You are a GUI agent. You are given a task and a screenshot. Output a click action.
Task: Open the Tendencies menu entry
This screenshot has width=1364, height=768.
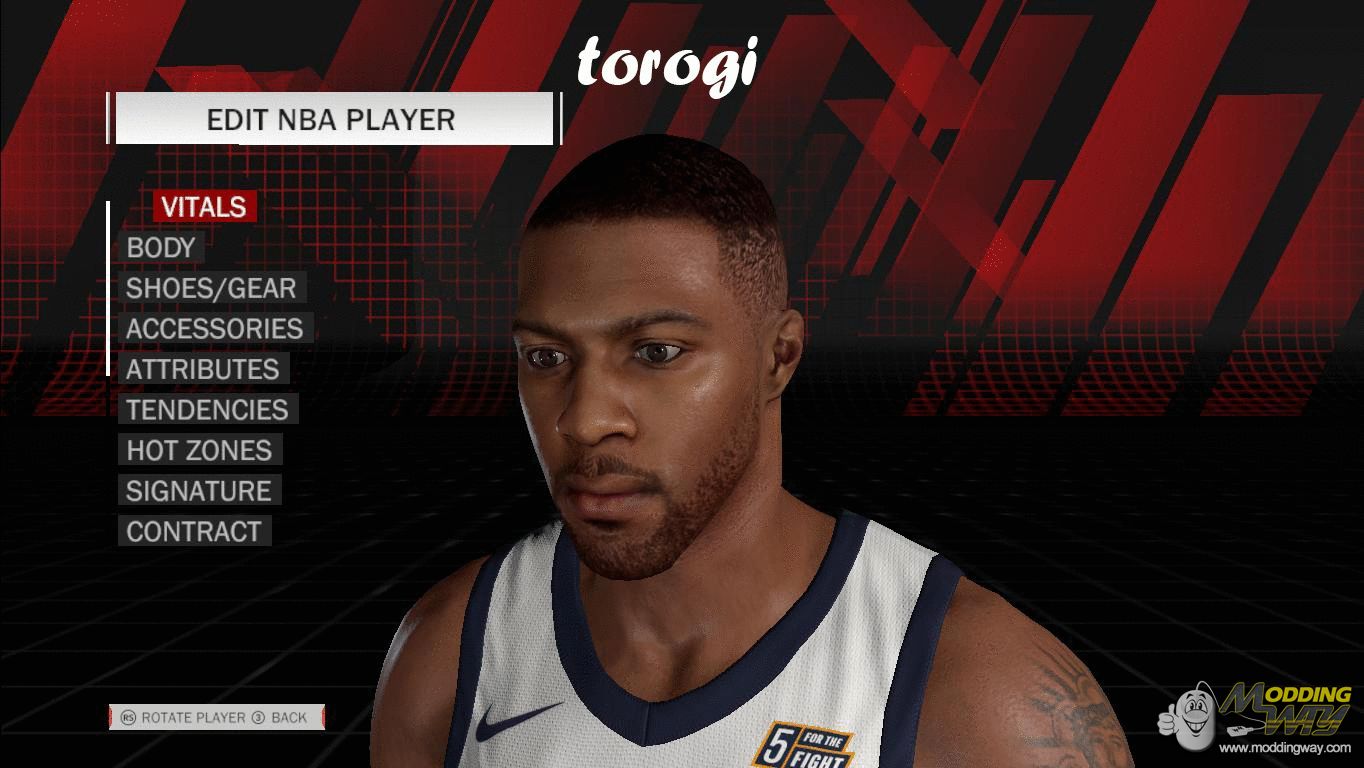tap(207, 410)
